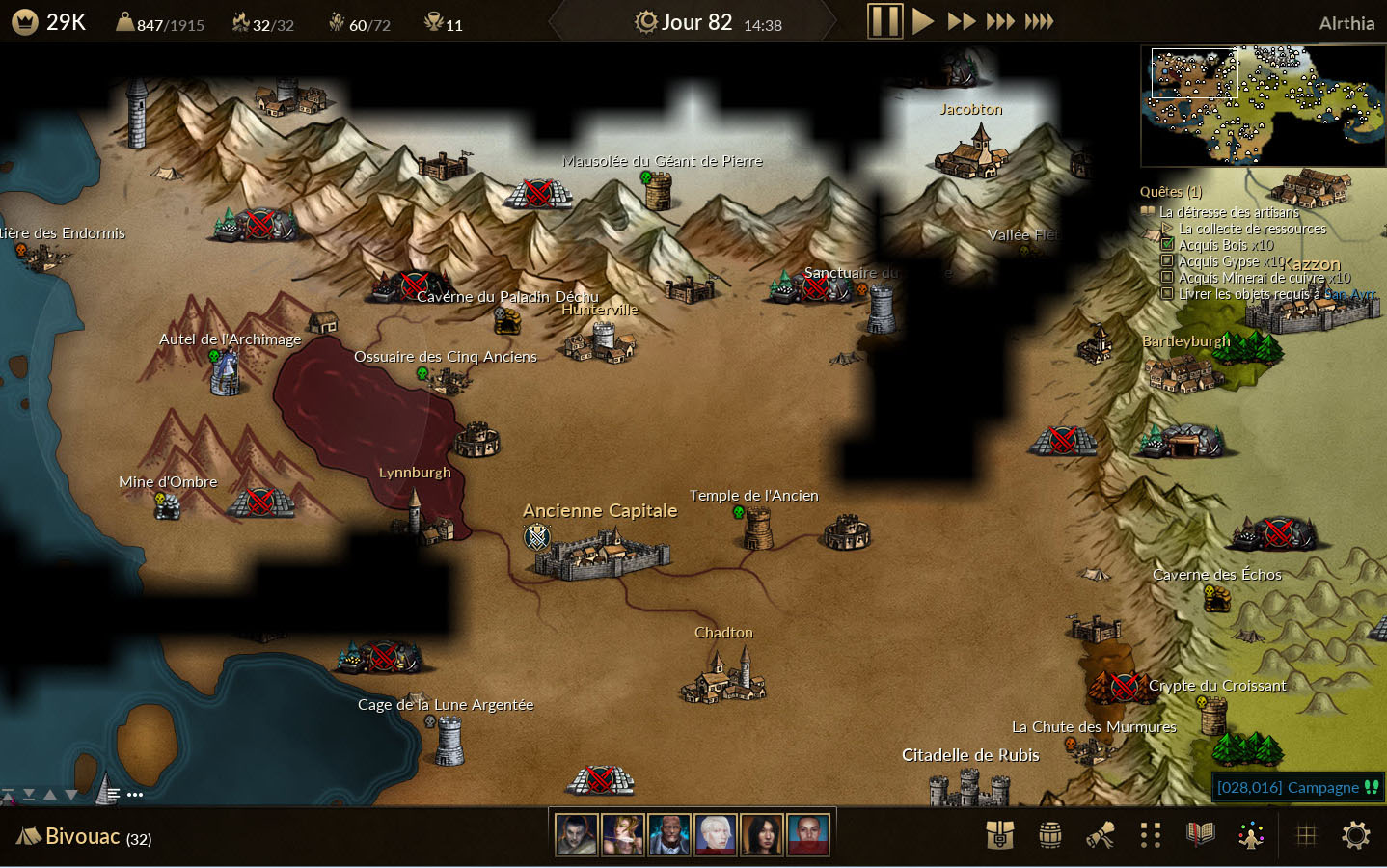This screenshot has width=1387, height=868.
Task: Choose the dark-haired woman party portrait
Action: (x=761, y=835)
